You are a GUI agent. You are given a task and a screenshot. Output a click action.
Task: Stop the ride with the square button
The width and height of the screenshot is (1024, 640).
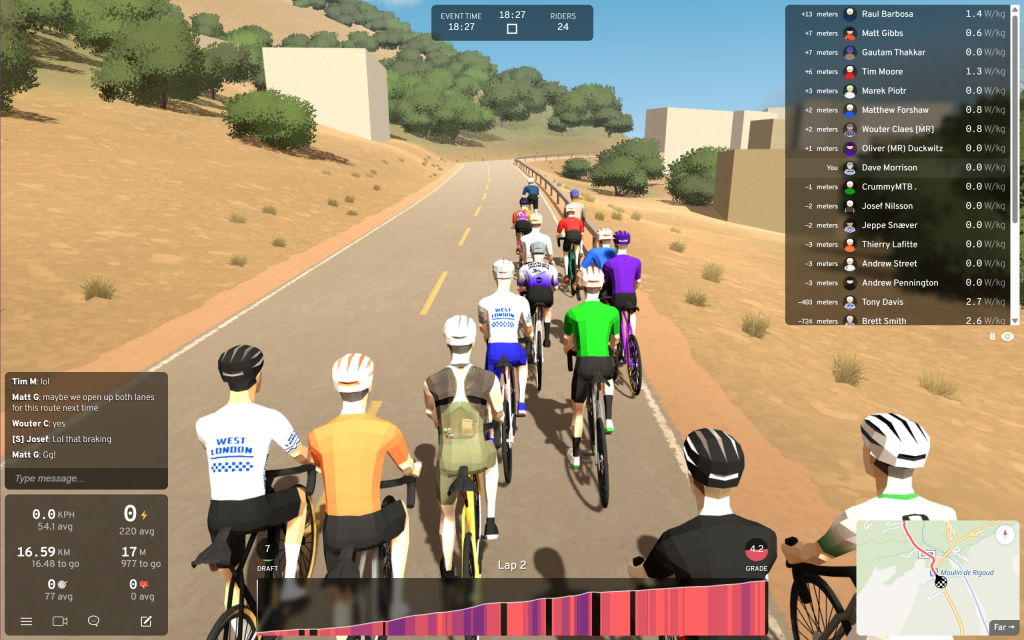click(x=512, y=29)
